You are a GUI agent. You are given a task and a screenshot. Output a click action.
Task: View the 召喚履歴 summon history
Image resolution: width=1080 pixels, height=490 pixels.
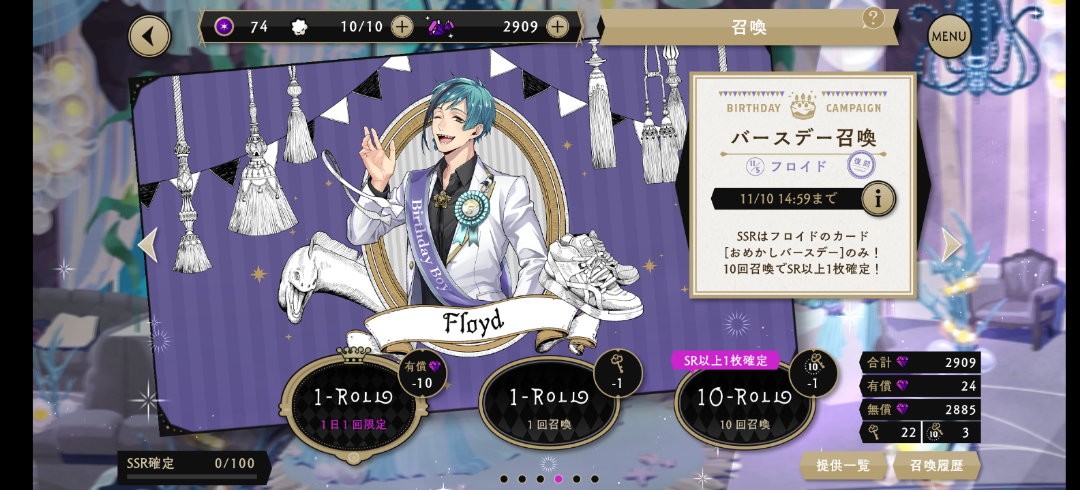pos(937,465)
